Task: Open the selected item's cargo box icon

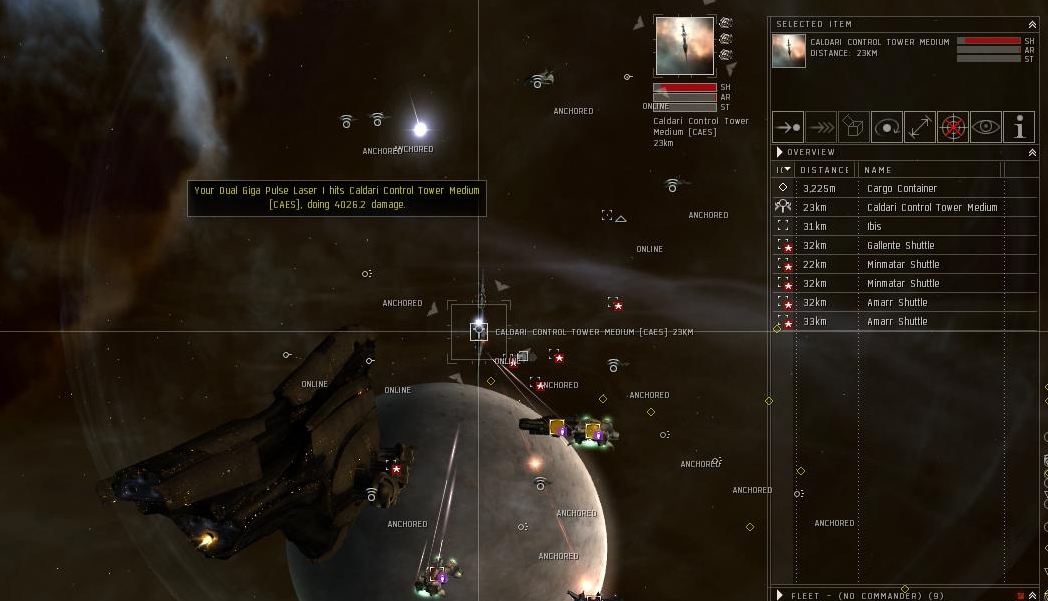Action: pos(853,127)
